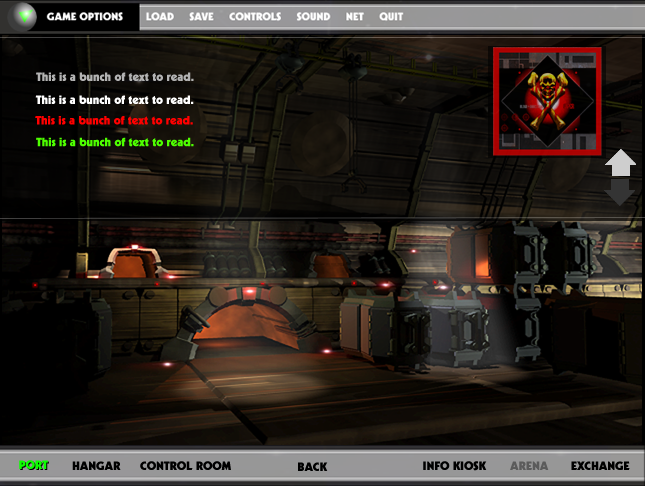Viewport: 645px width, 486px height.
Task: Click the Back button
Action: tap(312, 467)
